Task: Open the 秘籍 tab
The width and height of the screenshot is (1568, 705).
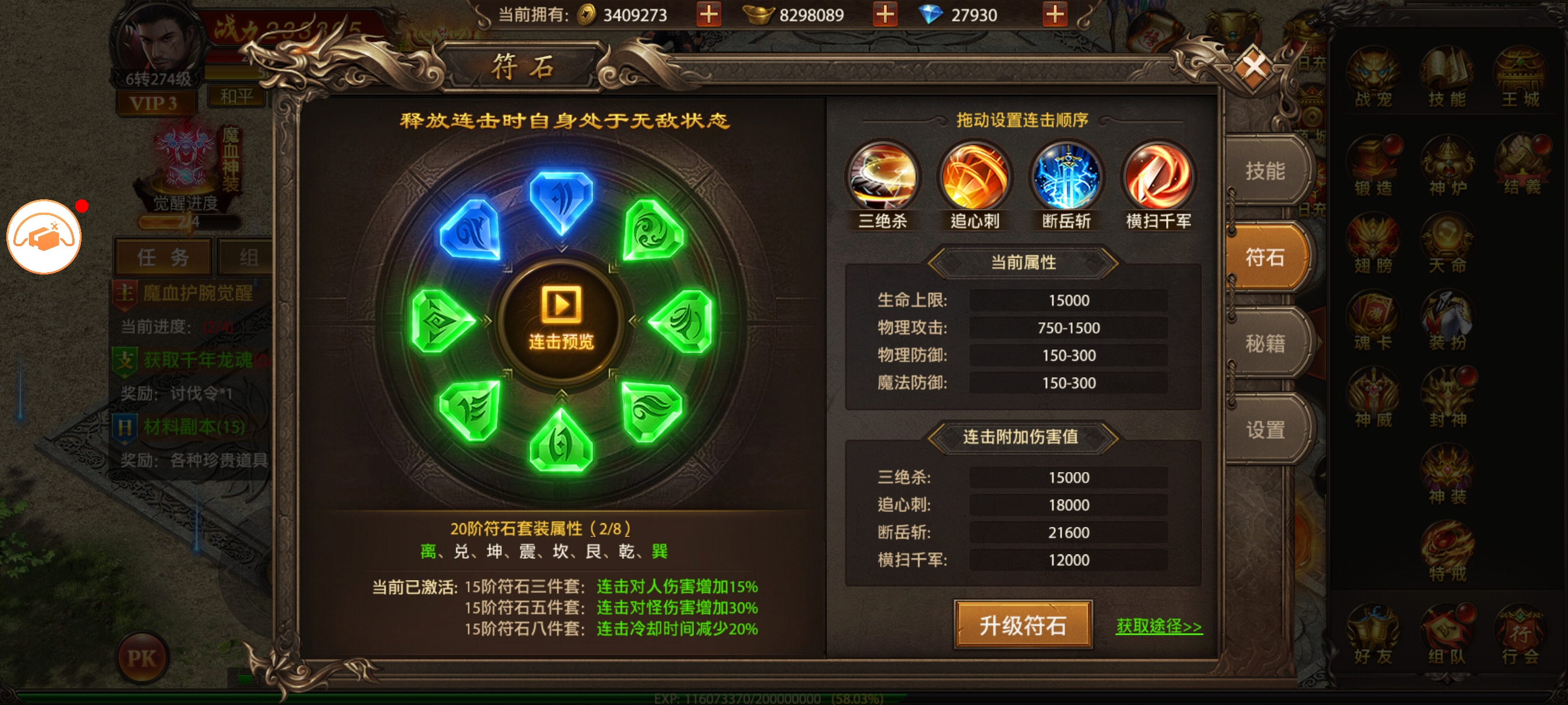Action: (1265, 344)
